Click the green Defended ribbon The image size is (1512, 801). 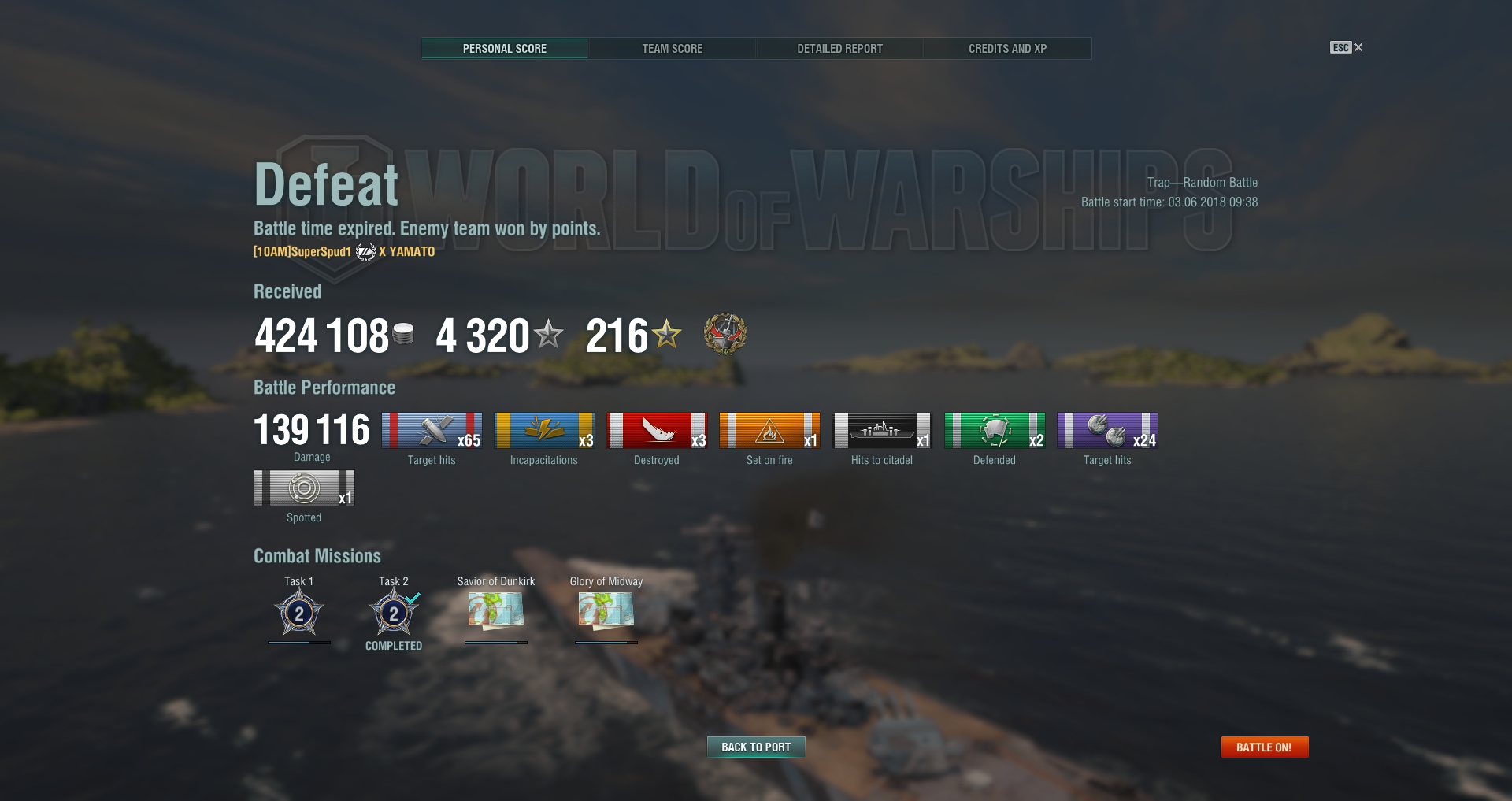pos(995,431)
